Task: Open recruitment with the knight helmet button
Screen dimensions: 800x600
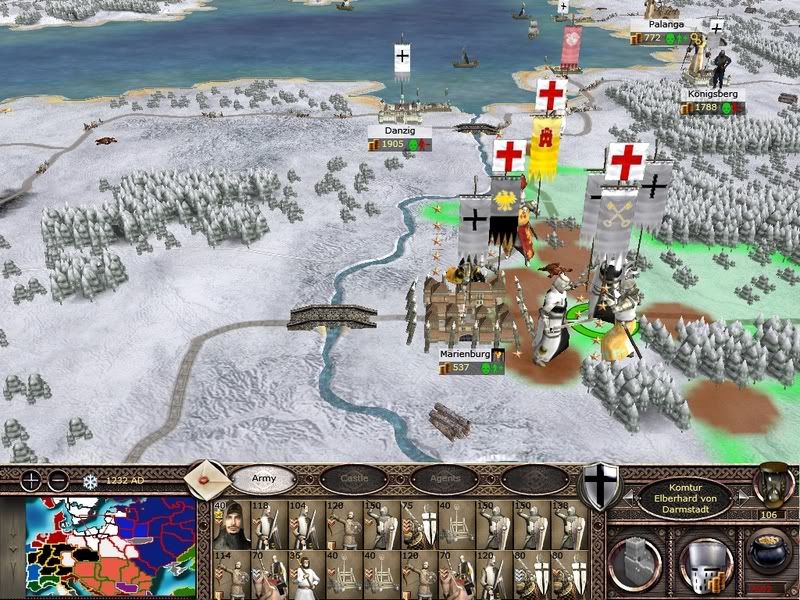Action: (703, 561)
